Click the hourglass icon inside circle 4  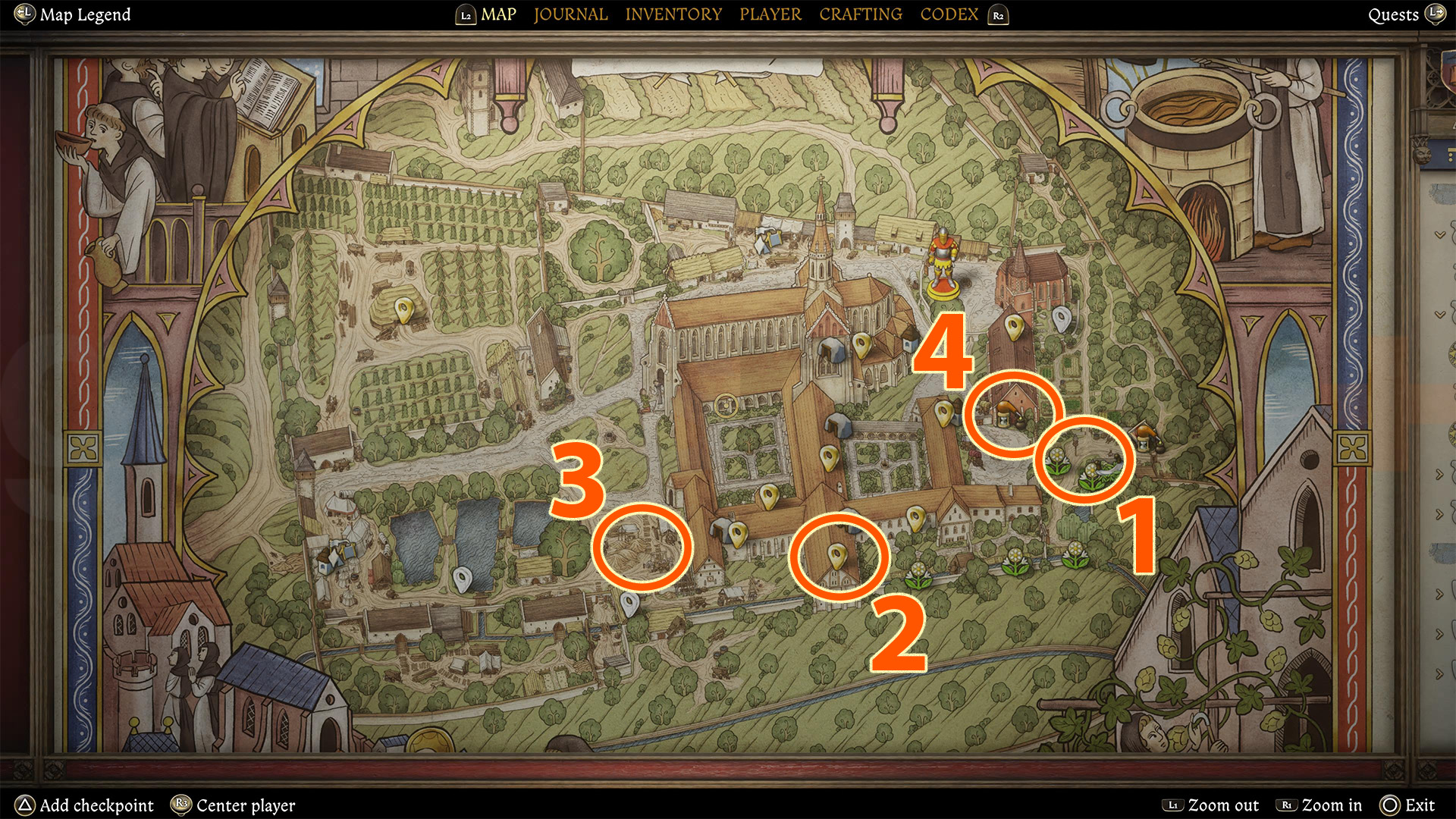1003,422
